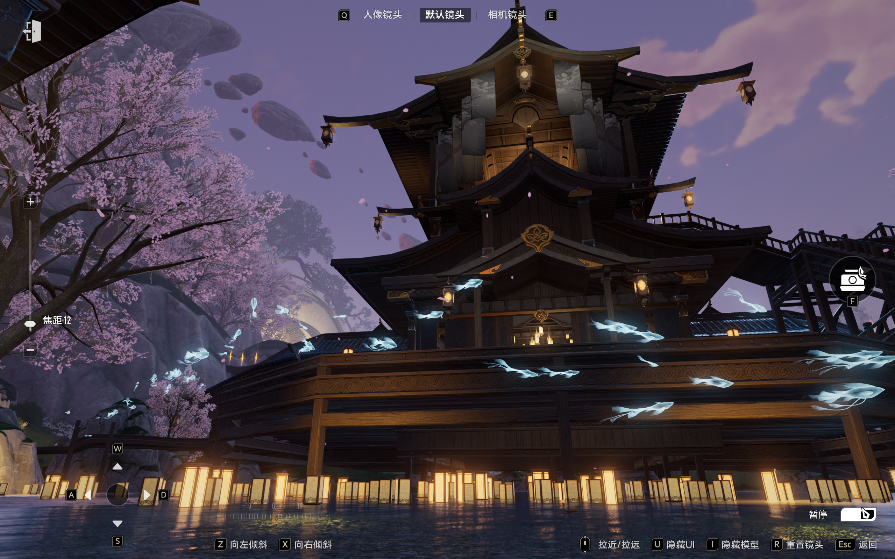This screenshot has width=895, height=559.
Task: Move camera down with the down arrow
Action: click(117, 523)
